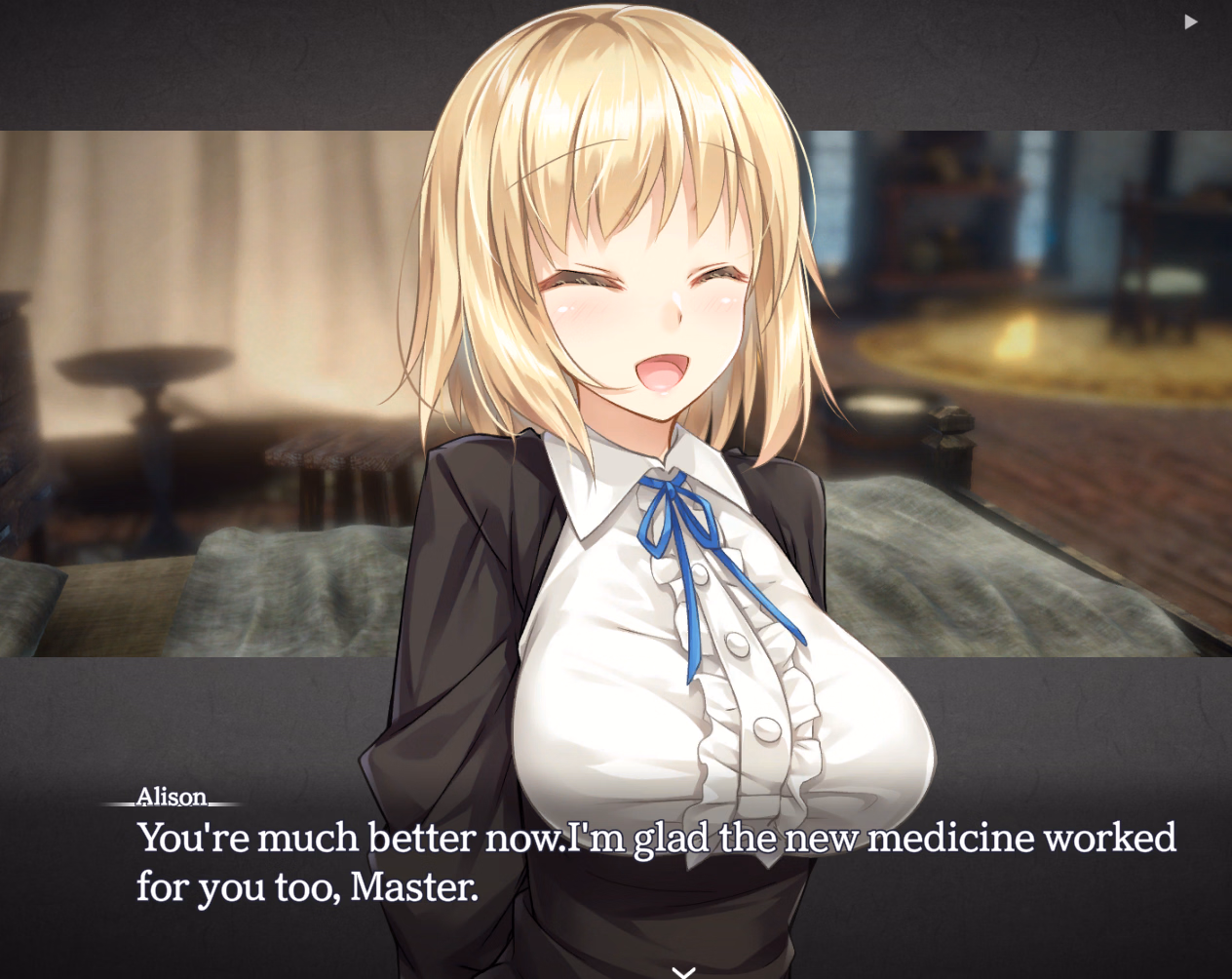Image resolution: width=1232 pixels, height=979 pixels.
Task: Click the play arrow icon at top-right
Action: point(1190,21)
